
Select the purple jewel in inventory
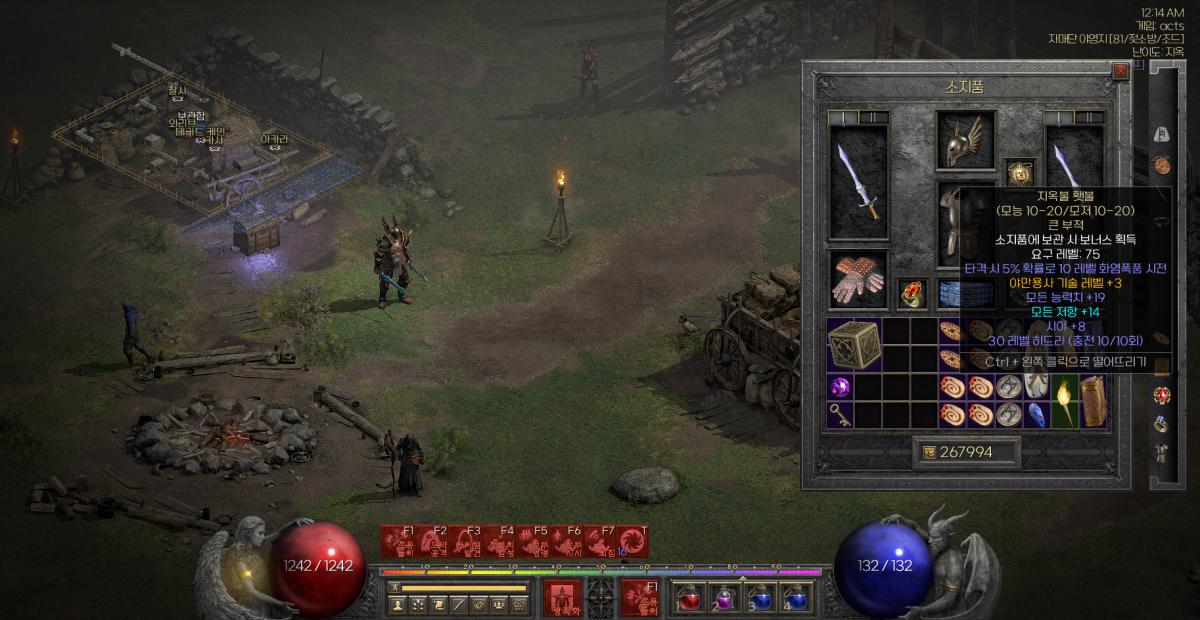coord(839,387)
